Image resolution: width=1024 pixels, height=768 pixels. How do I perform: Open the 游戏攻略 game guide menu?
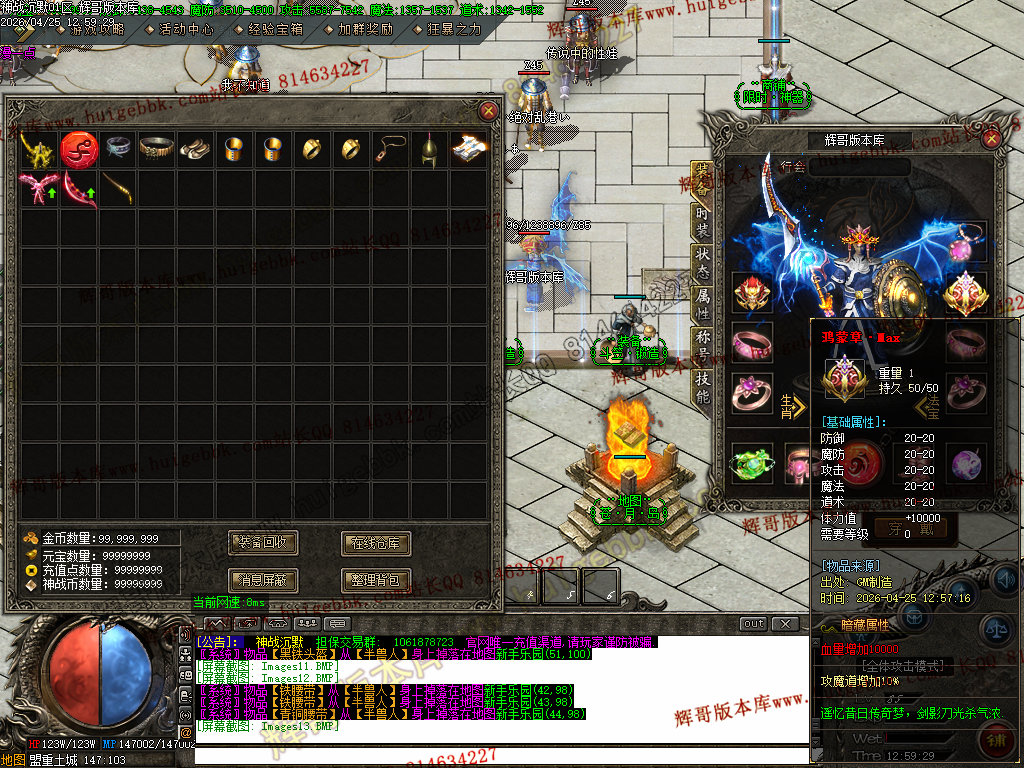(97, 29)
